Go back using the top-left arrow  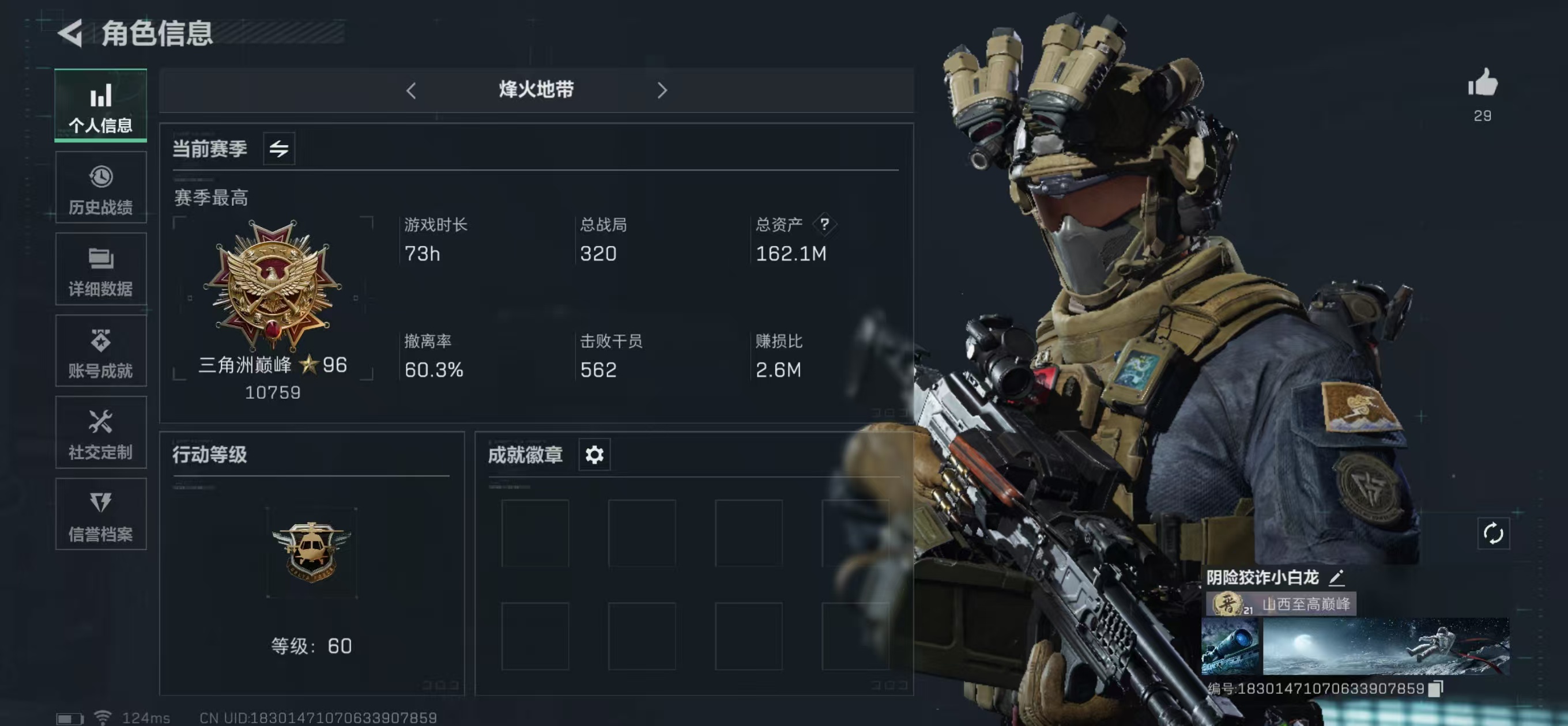point(69,33)
